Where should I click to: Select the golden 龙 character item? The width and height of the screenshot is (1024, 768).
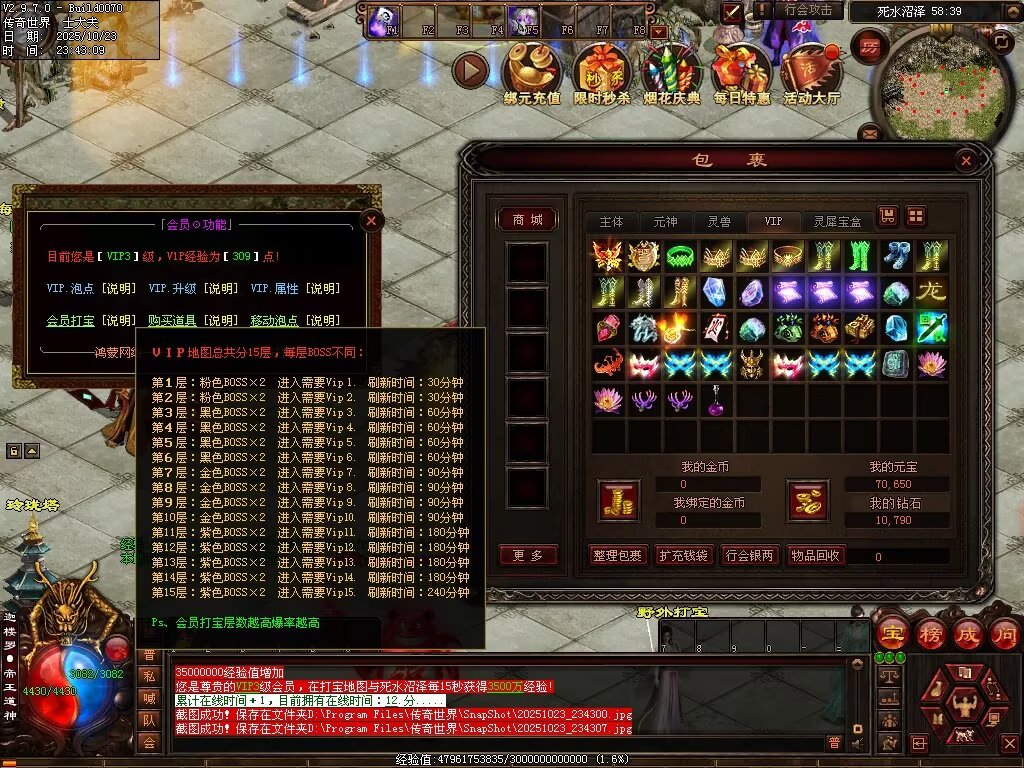pyautogui.click(x=932, y=292)
